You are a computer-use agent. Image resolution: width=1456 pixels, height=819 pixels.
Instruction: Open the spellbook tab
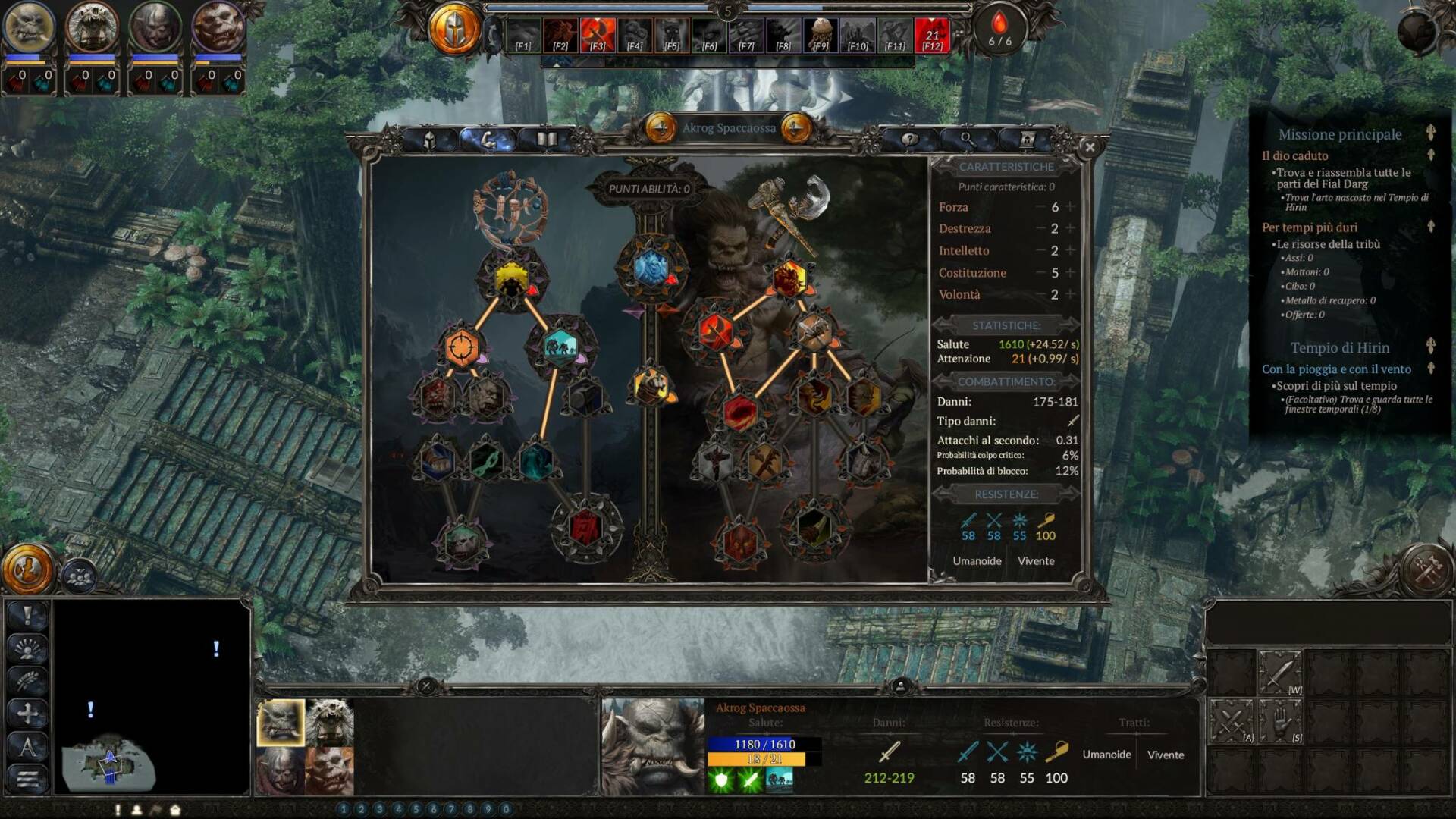[x=546, y=140]
